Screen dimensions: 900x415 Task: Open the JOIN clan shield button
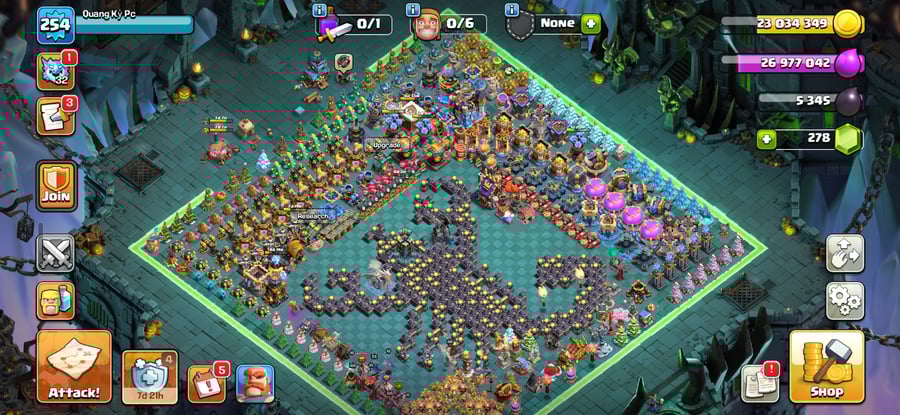[x=56, y=185]
